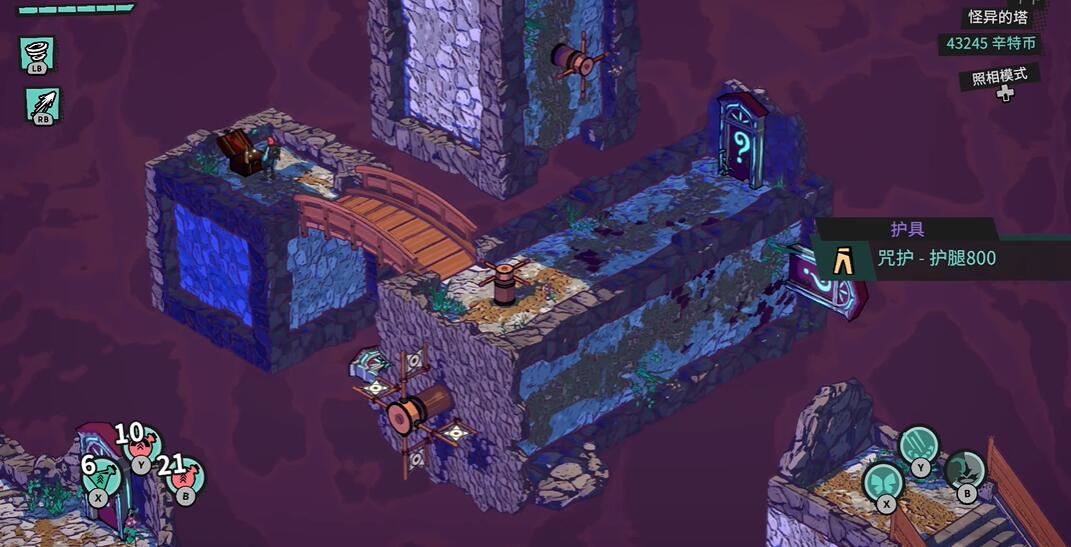Activate the dark splash skill on cooldown
This screenshot has height=547, width=1071.
tap(964, 471)
